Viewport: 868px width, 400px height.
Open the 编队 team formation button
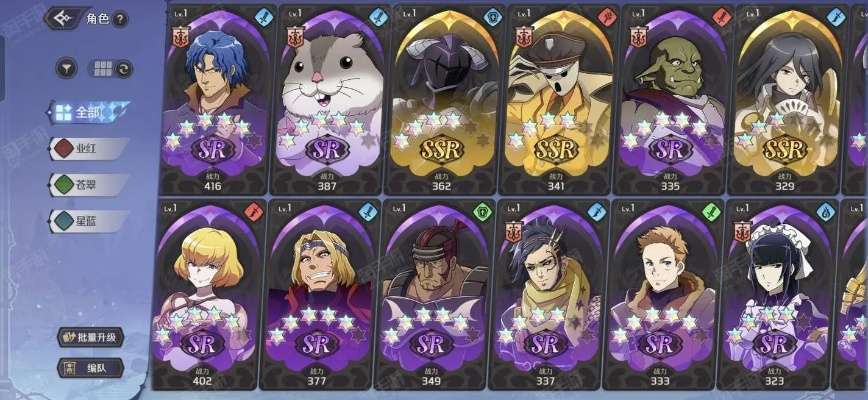(x=90, y=367)
